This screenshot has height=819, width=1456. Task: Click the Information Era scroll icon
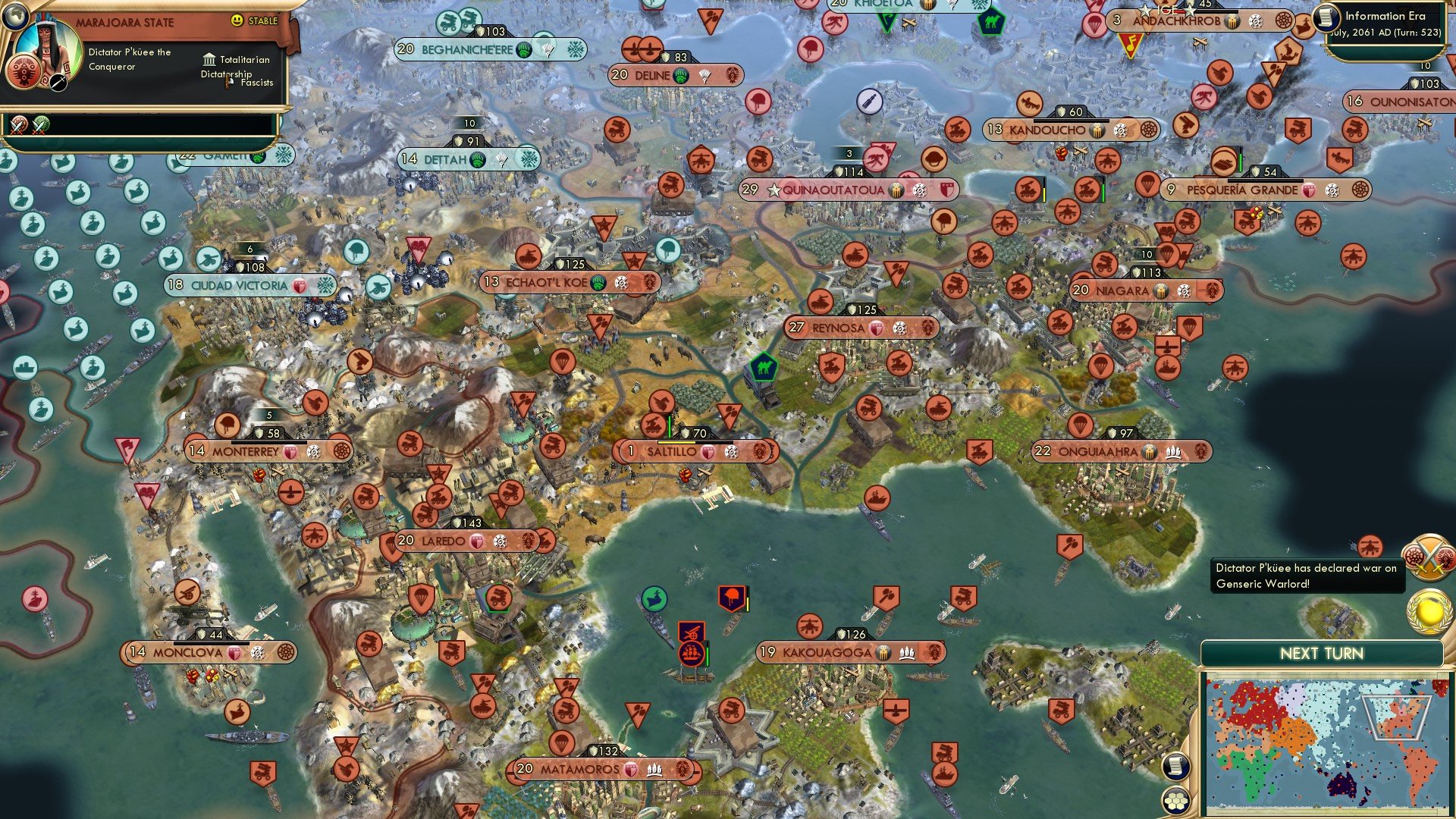[x=1328, y=16]
